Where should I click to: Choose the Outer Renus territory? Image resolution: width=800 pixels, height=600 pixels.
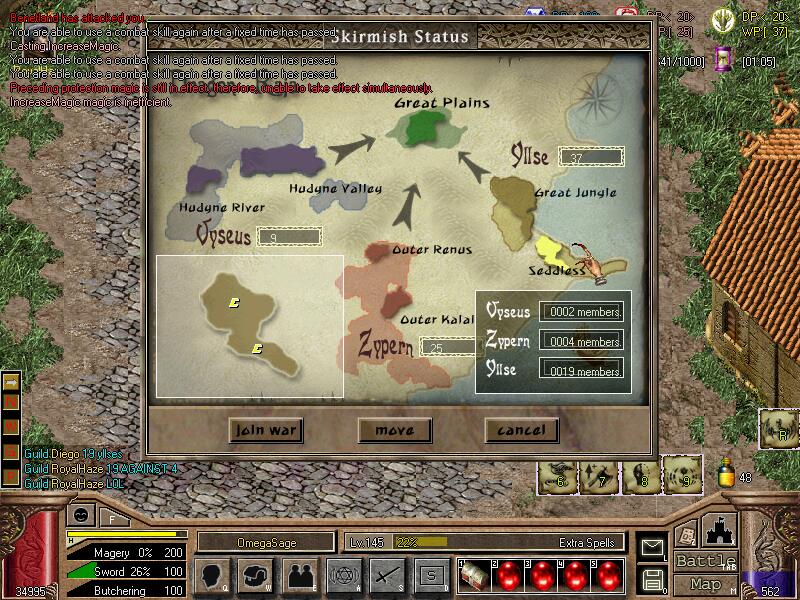coord(384,250)
